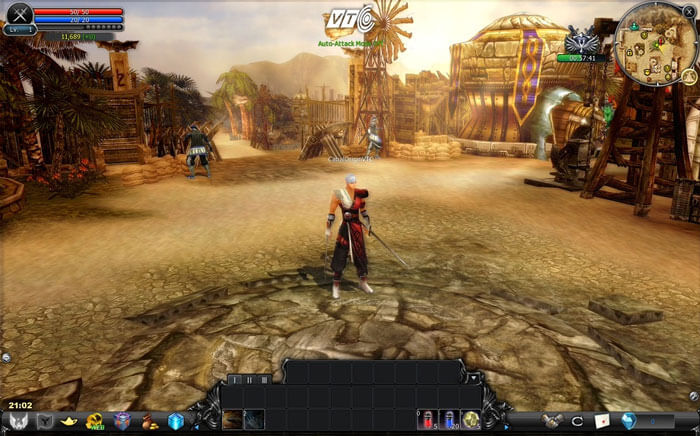The height and width of the screenshot is (436, 700).
Task: Use the red health potion slot
Action: [x=426, y=419]
